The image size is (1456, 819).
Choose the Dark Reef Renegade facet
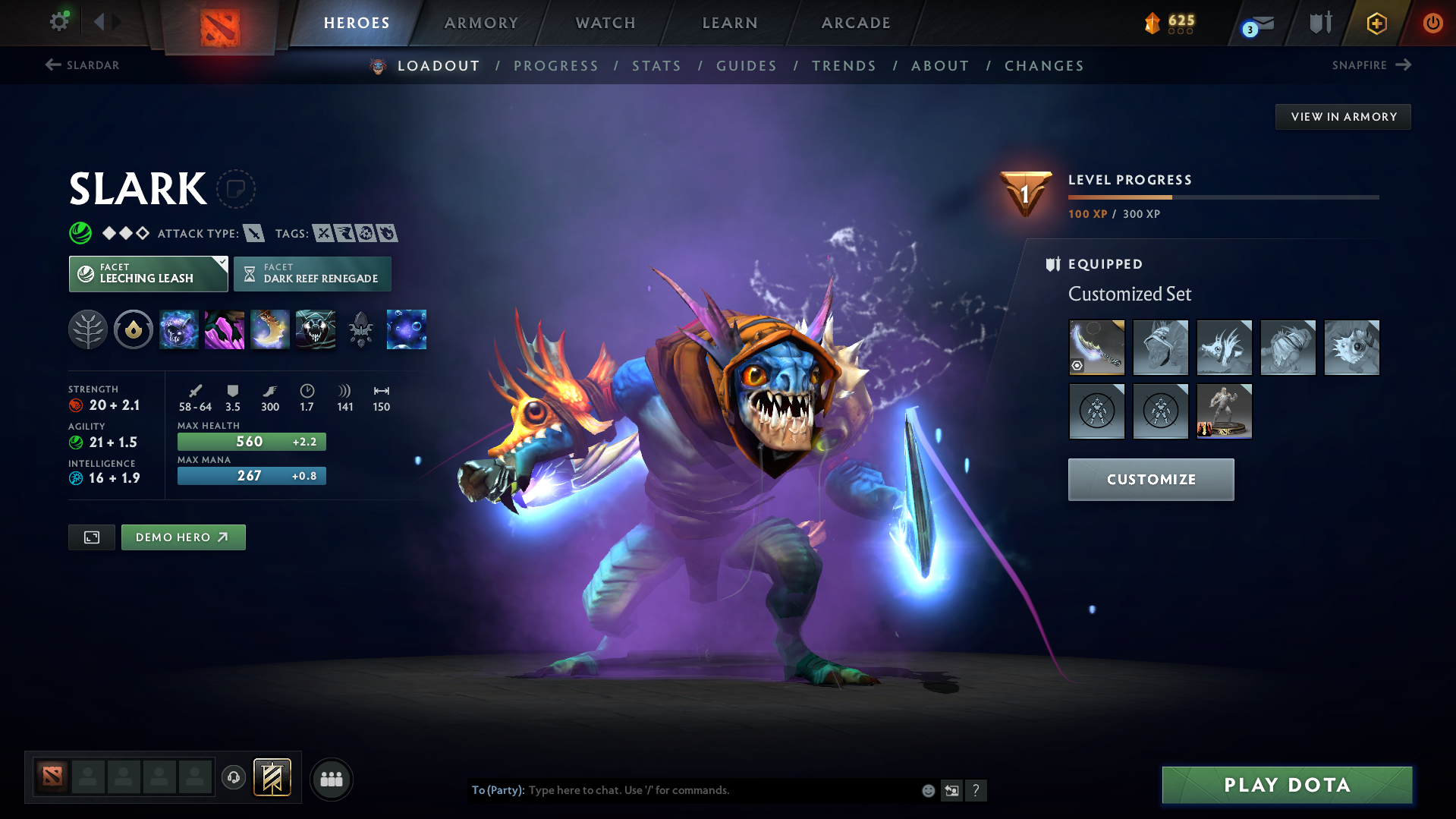coord(313,274)
